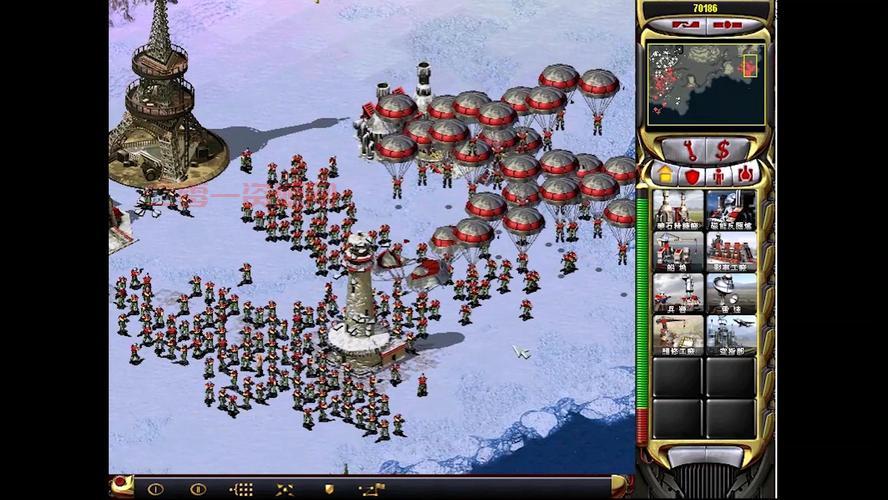Queue the airfield structure with plane
Viewport: 888px width, 500px height.
click(x=731, y=336)
